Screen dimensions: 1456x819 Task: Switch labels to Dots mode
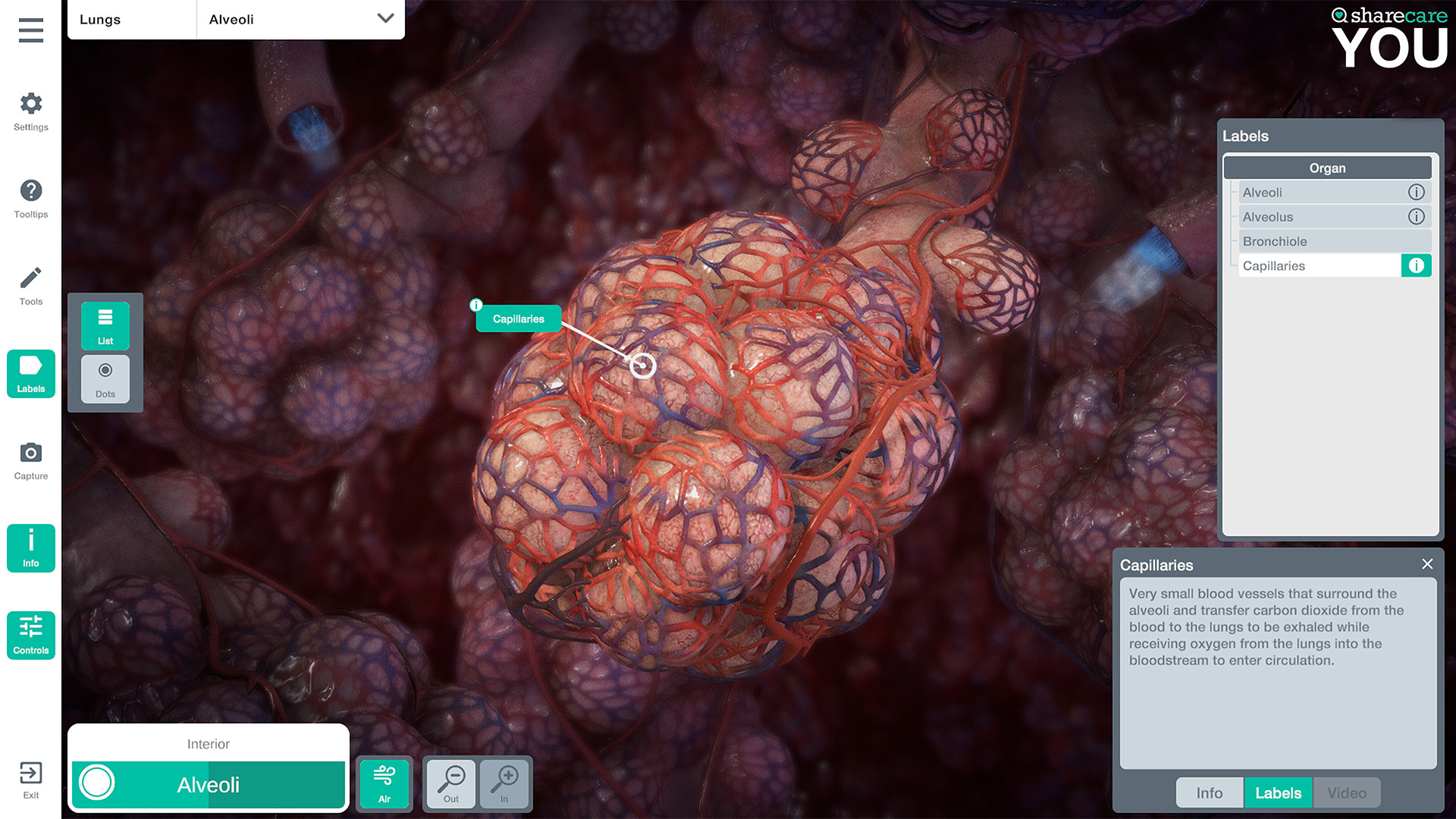tap(105, 378)
